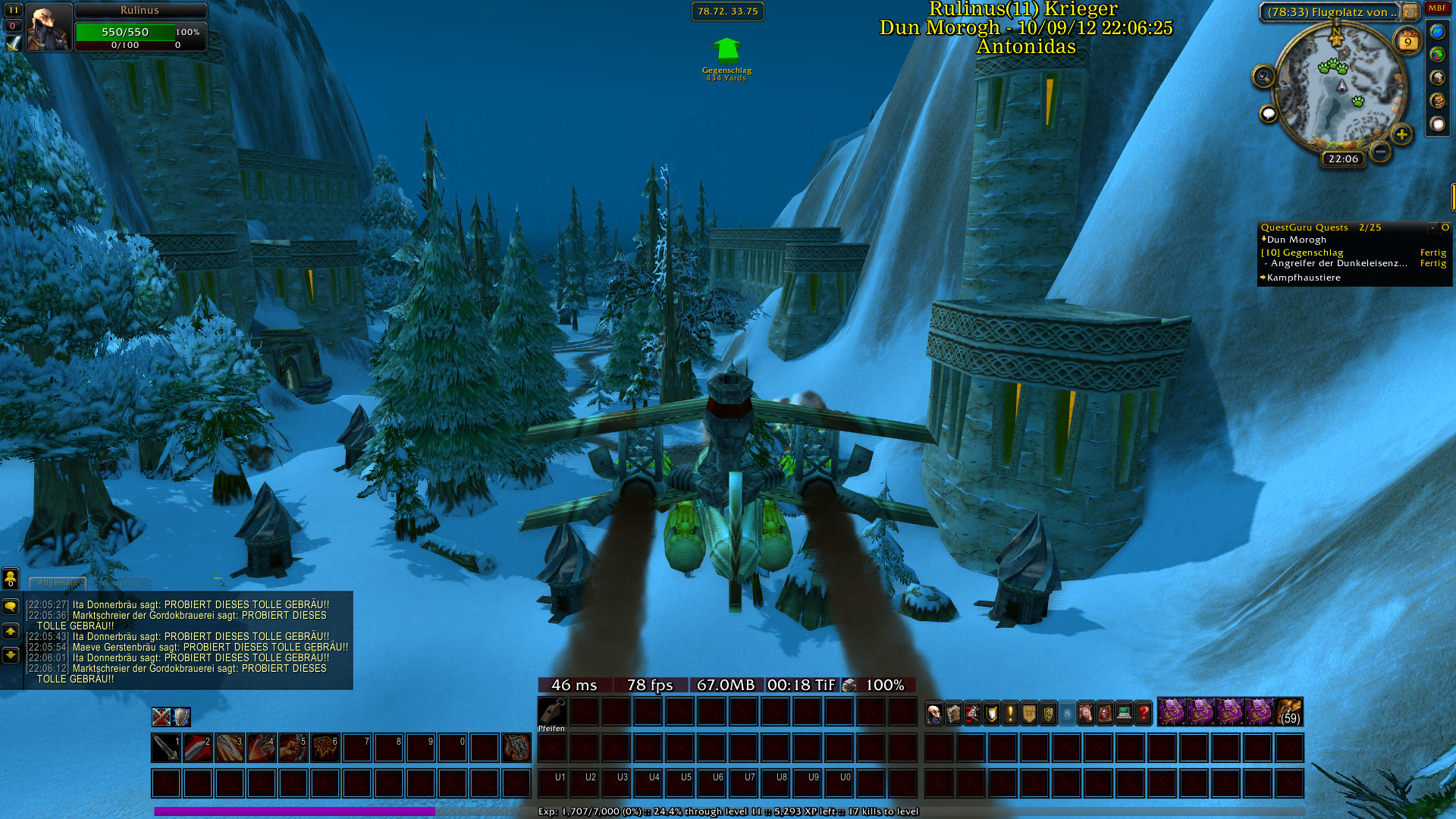Screen dimensions: 1456x819
Task: Select the battle stance crossed-swords icon
Action: [x=161, y=717]
